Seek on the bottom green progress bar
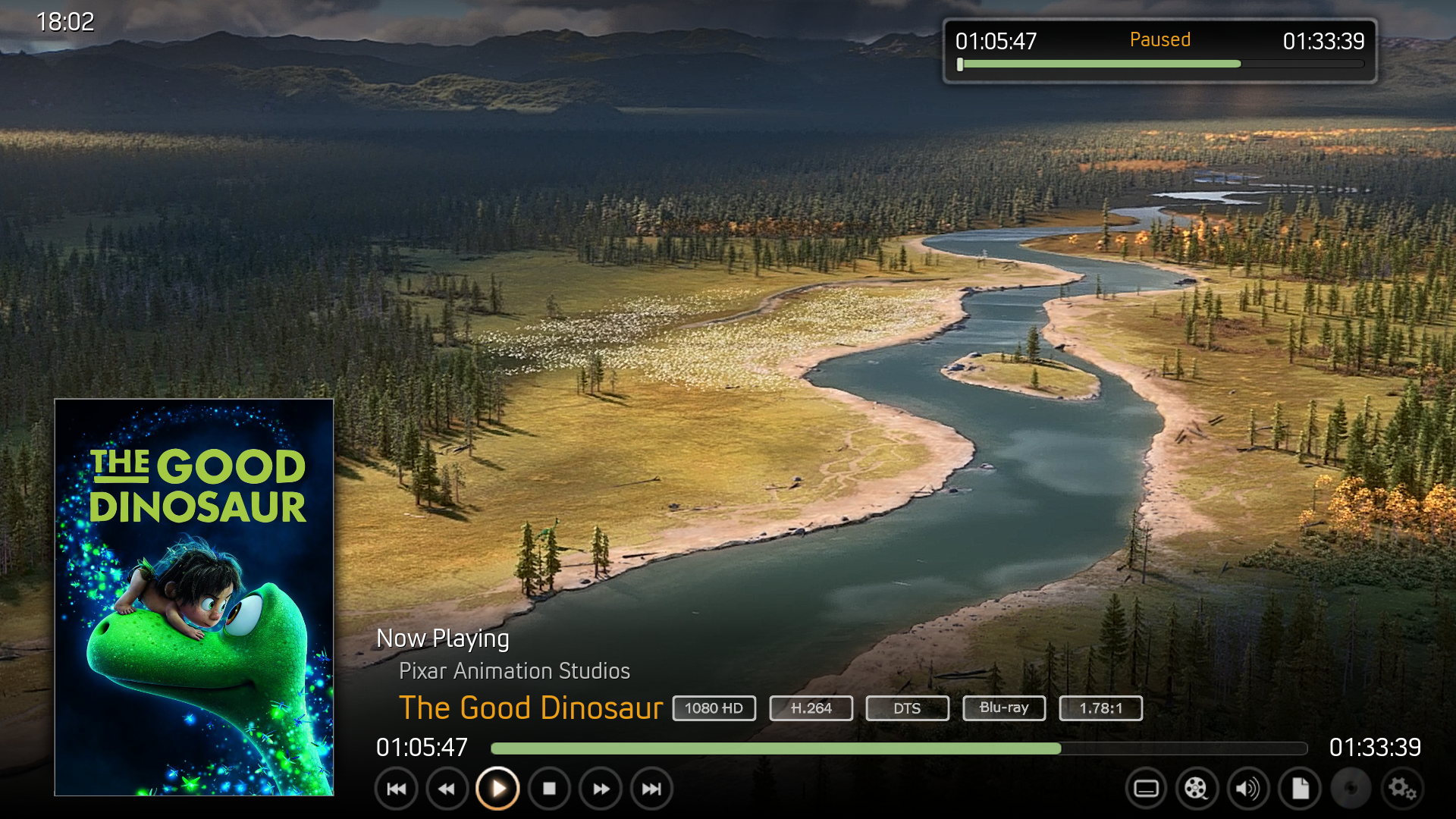The width and height of the screenshot is (1456, 819). tap(899, 748)
